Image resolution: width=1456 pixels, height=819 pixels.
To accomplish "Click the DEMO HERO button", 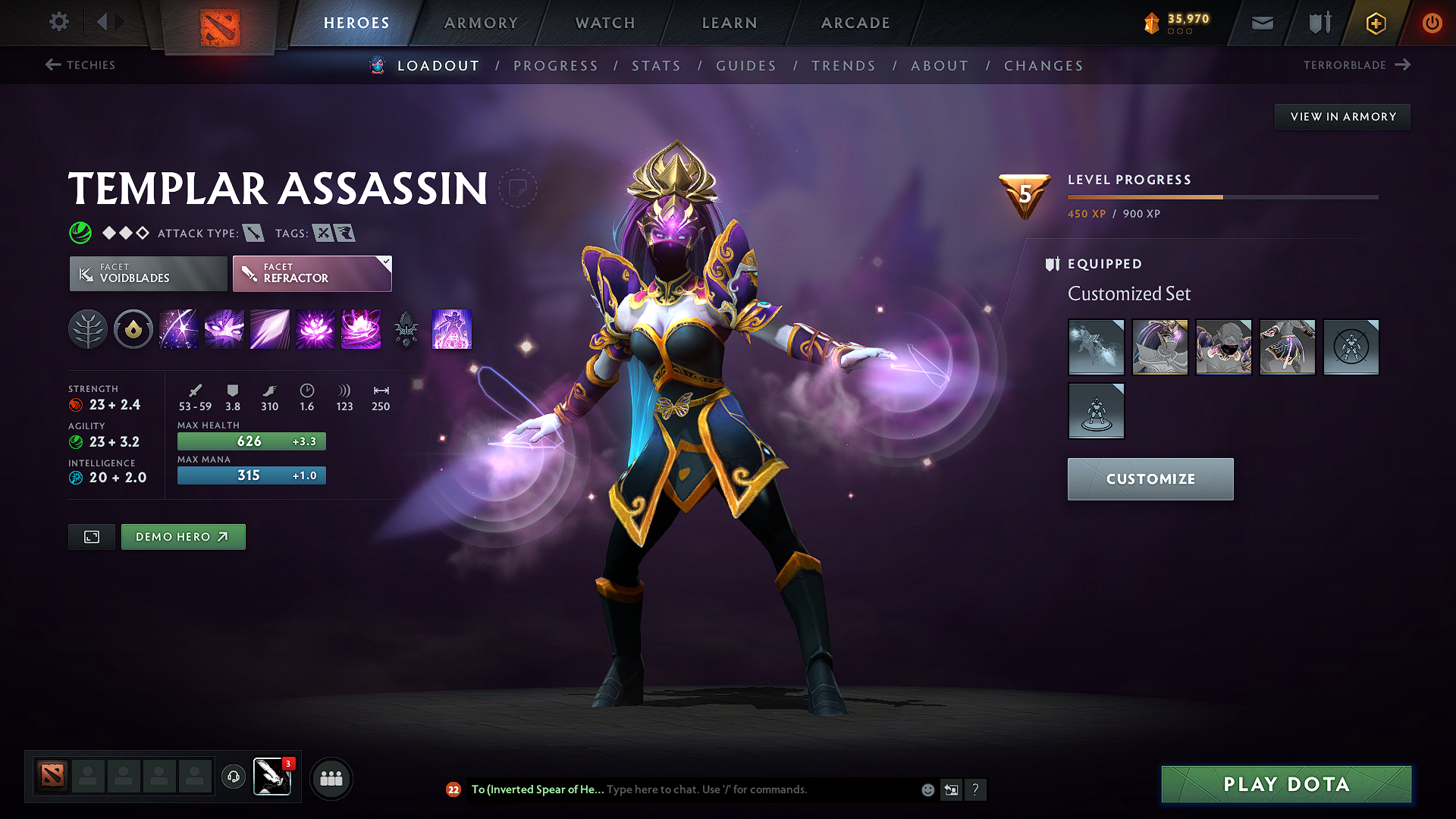I will (183, 536).
